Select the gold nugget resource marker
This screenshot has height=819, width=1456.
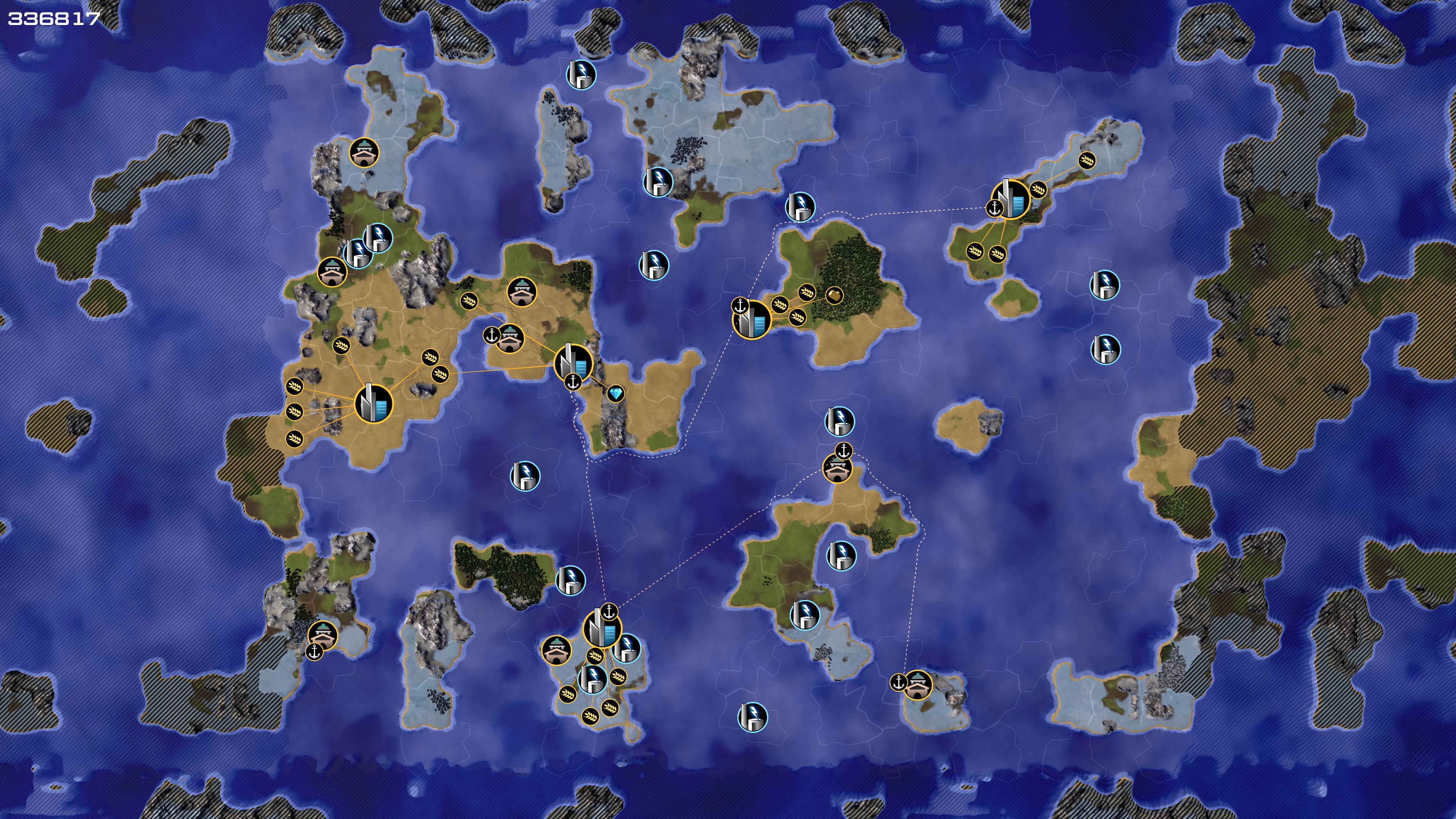(834, 295)
